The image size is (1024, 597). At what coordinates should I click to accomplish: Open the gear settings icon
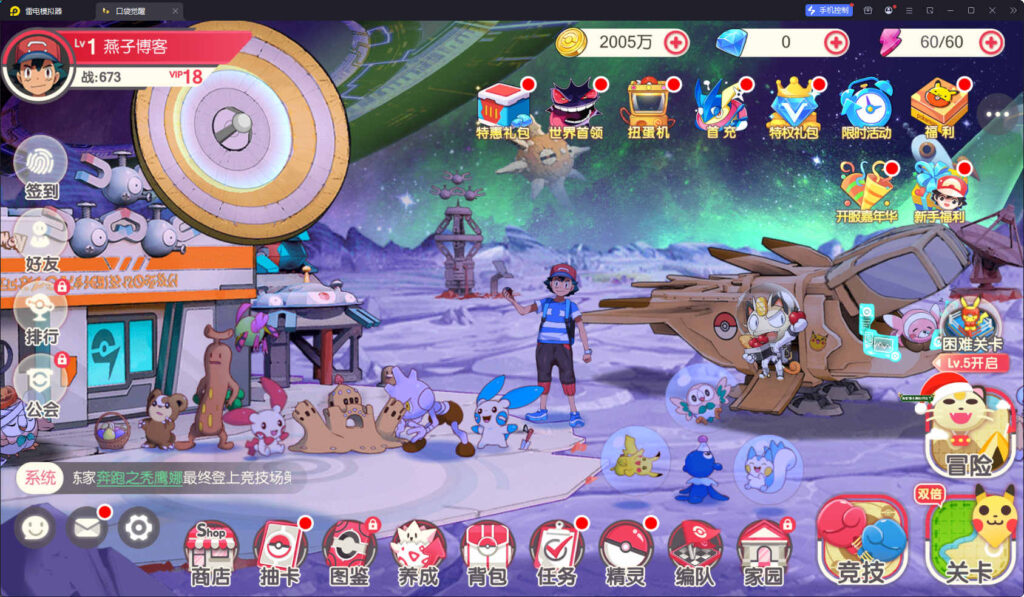click(139, 526)
